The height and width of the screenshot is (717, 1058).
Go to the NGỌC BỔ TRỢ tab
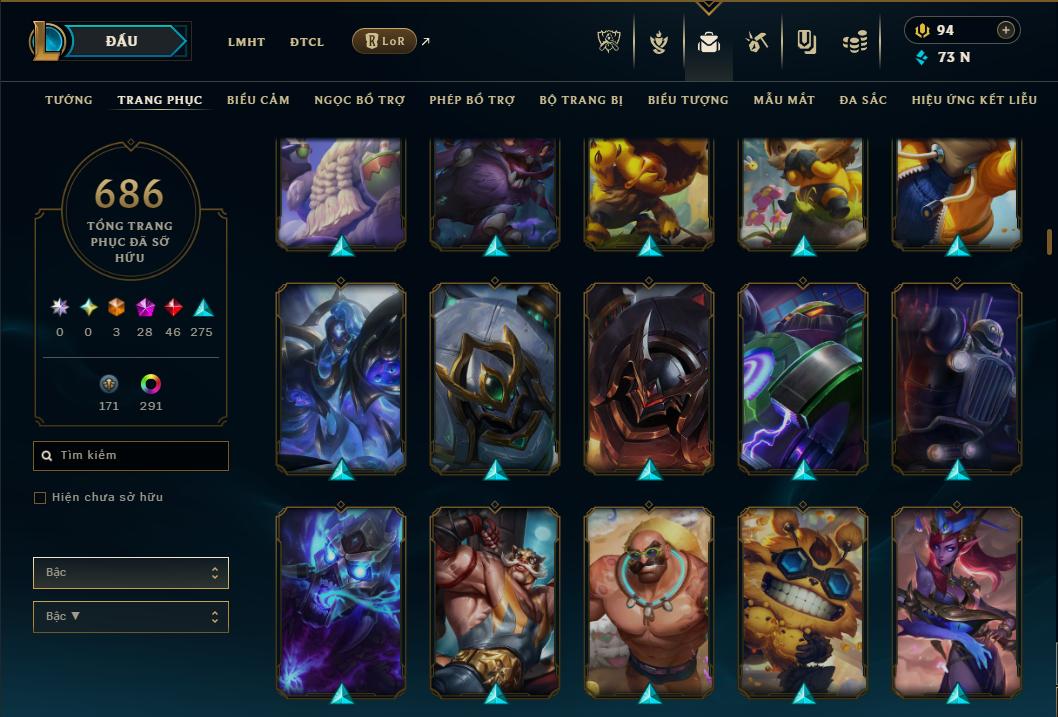coord(359,100)
